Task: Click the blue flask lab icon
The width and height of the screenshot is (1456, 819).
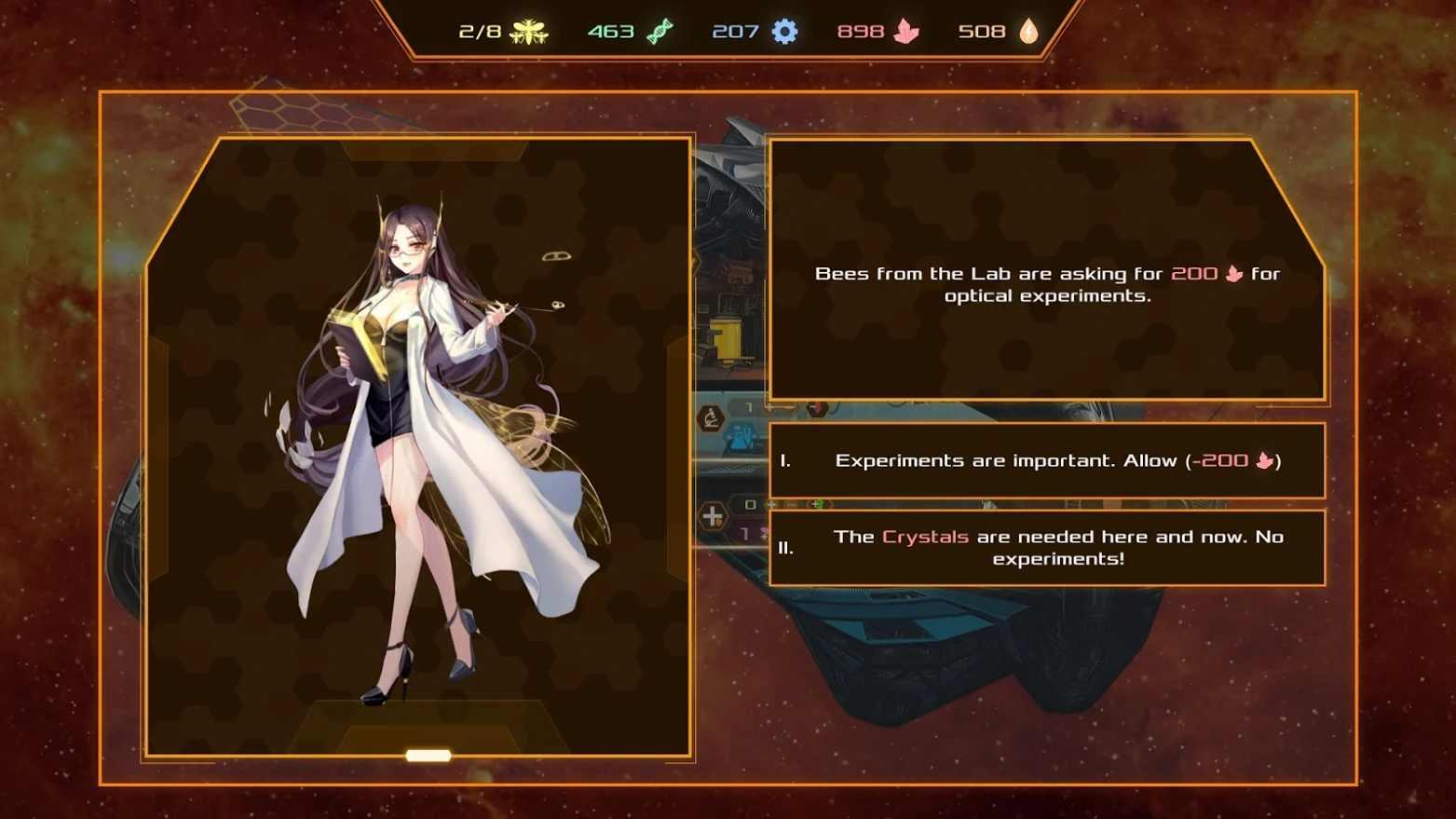Action: coord(739,437)
